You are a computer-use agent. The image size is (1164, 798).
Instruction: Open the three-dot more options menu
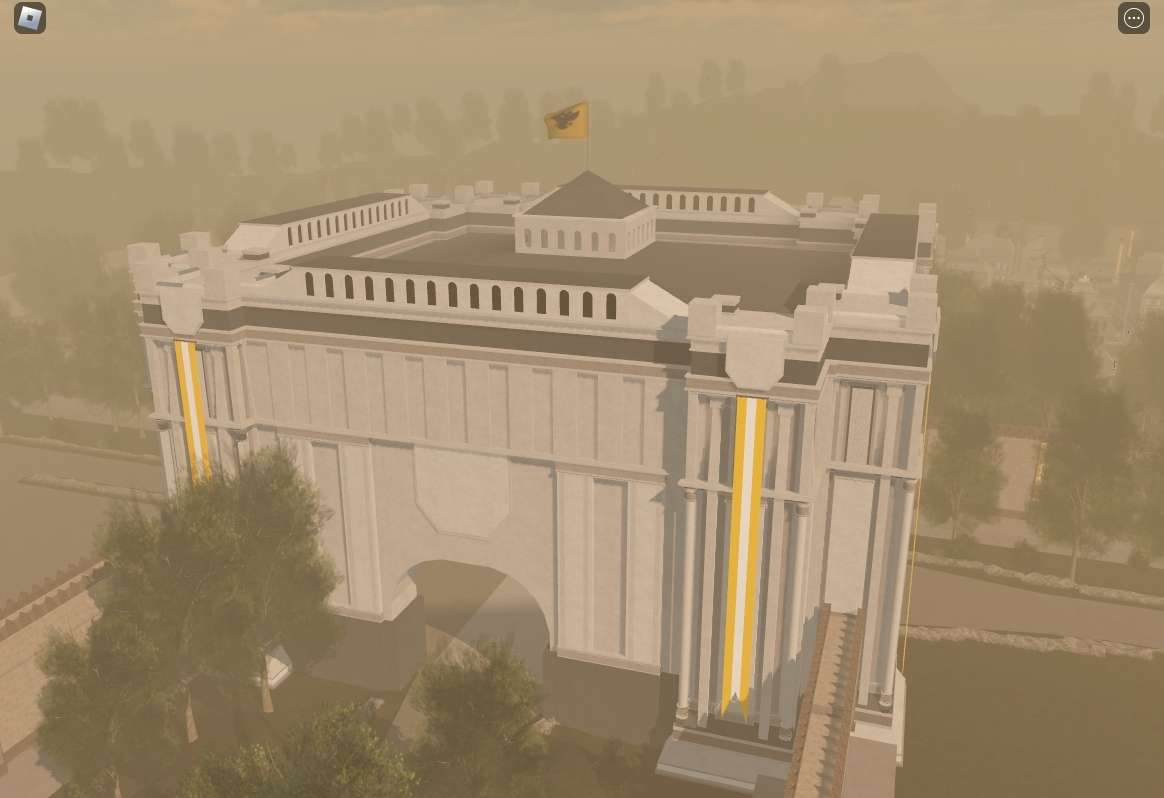[1133, 18]
